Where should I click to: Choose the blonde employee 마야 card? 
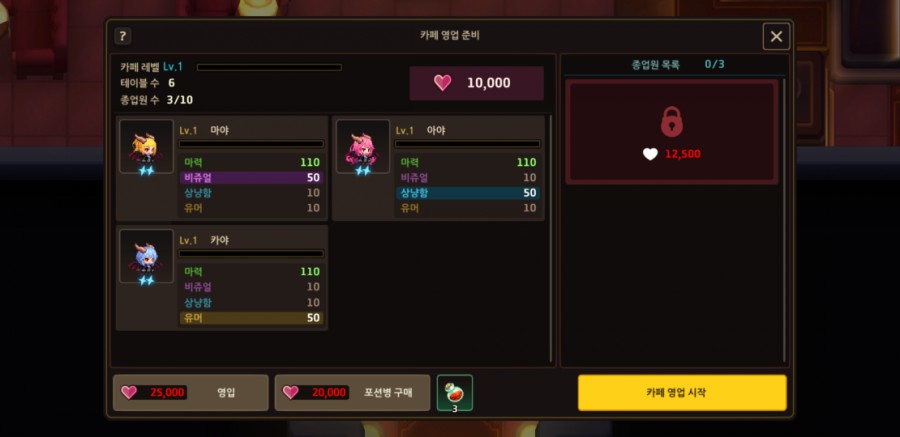tap(222, 168)
